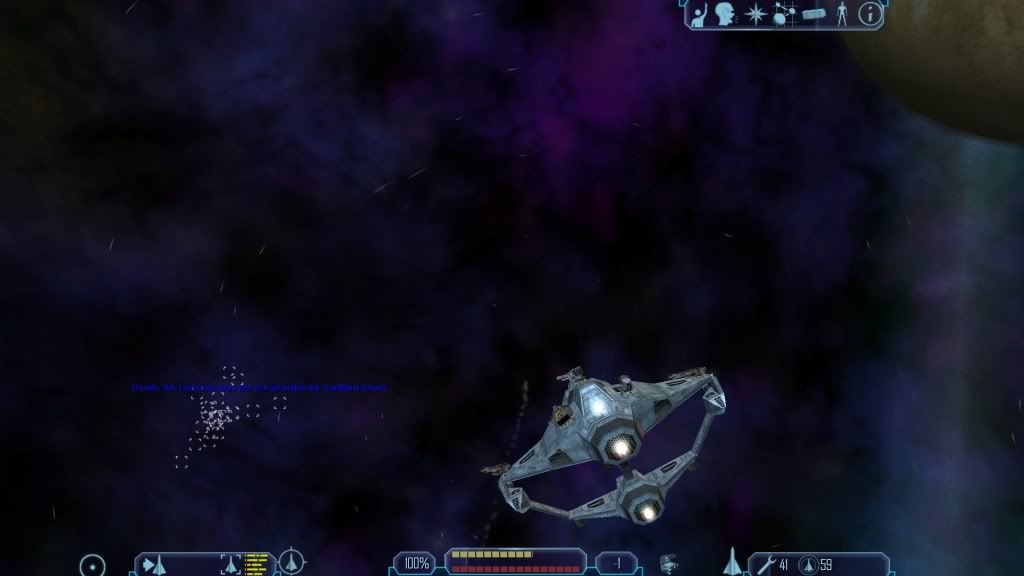The height and width of the screenshot is (576, 1024).
Task: Select the ship silhouette beside the wrench
Action: pyautogui.click(x=732, y=562)
